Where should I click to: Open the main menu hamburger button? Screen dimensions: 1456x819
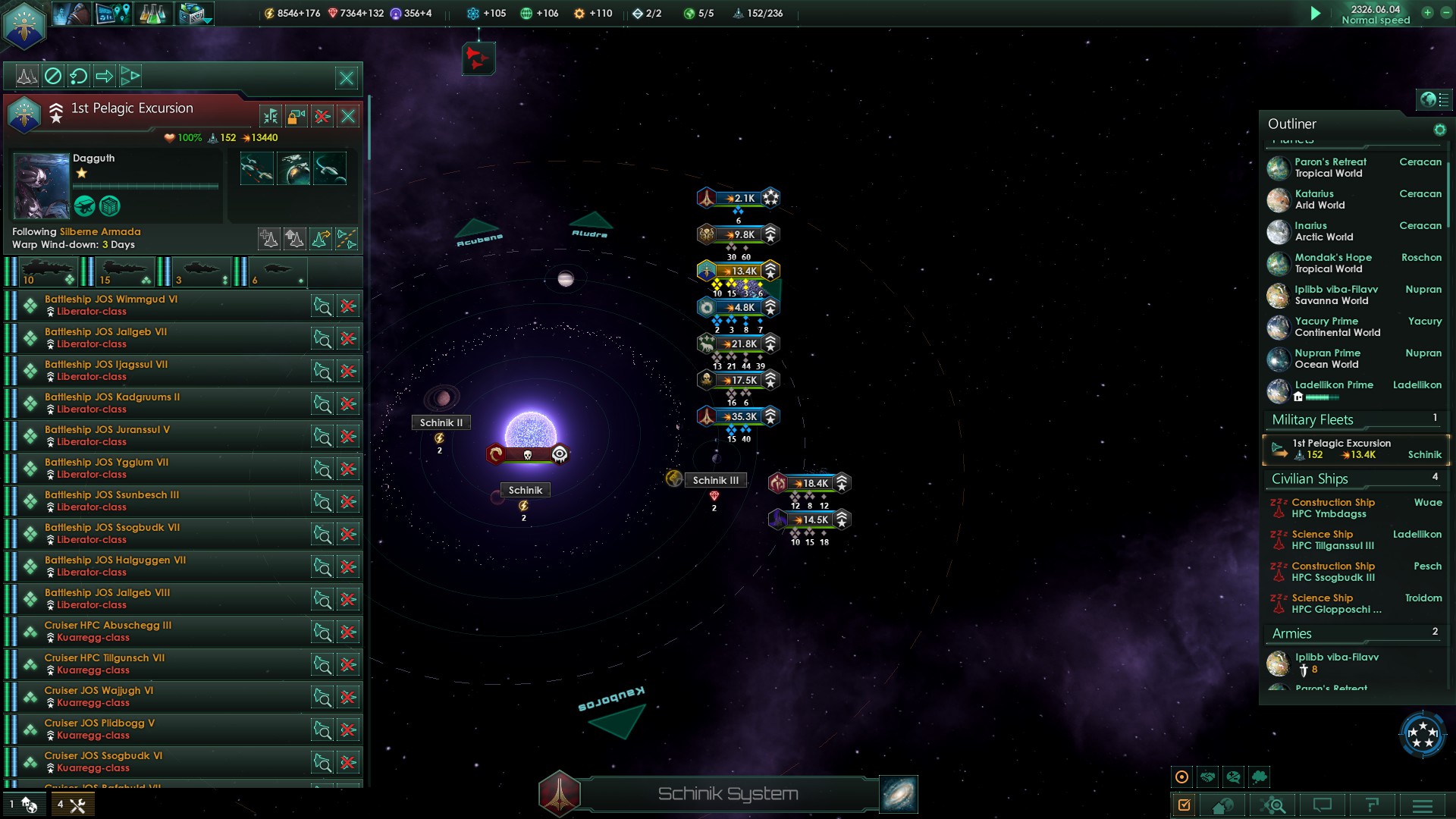click(1422, 805)
